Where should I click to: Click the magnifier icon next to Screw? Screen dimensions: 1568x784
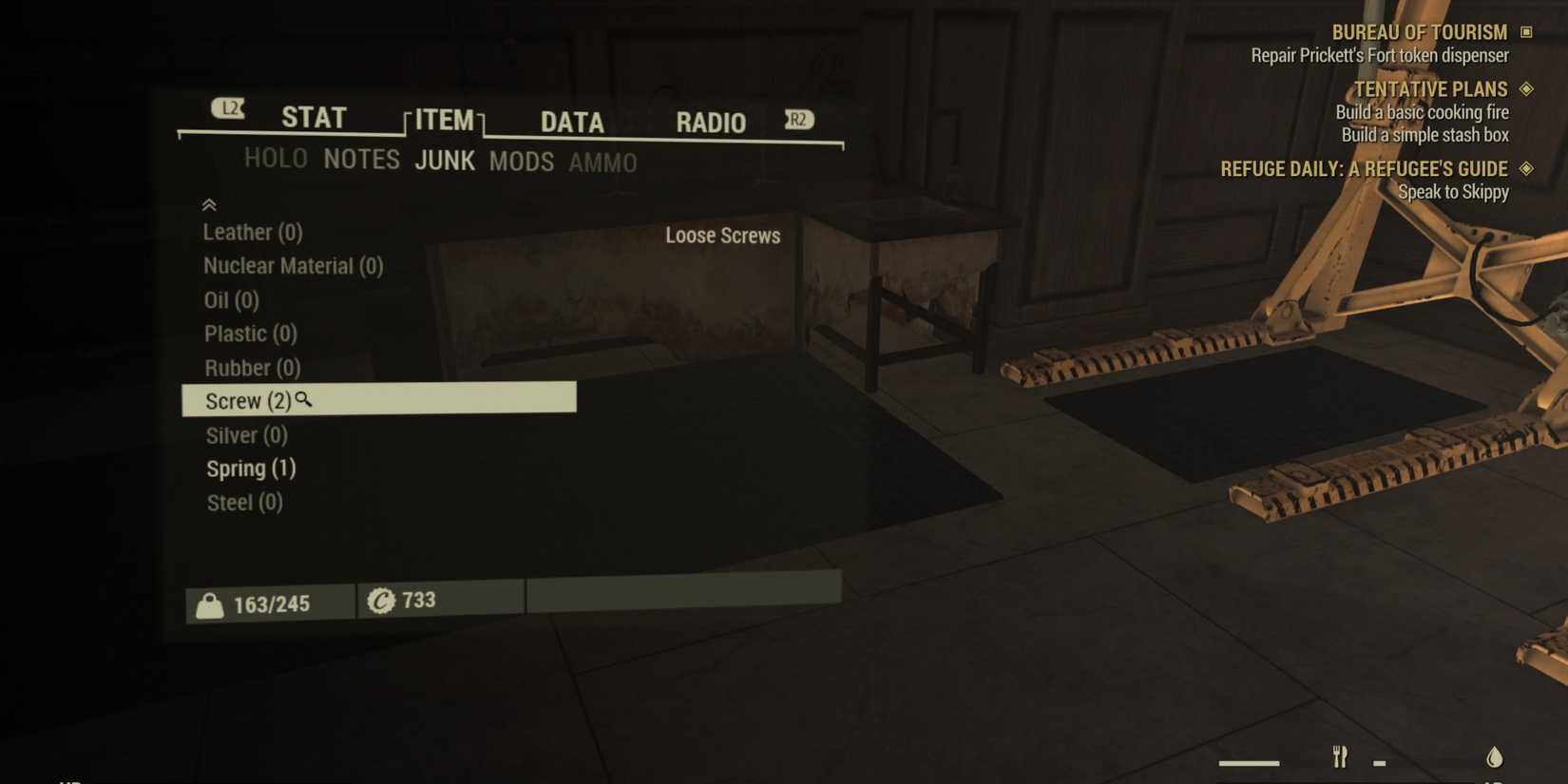303,401
